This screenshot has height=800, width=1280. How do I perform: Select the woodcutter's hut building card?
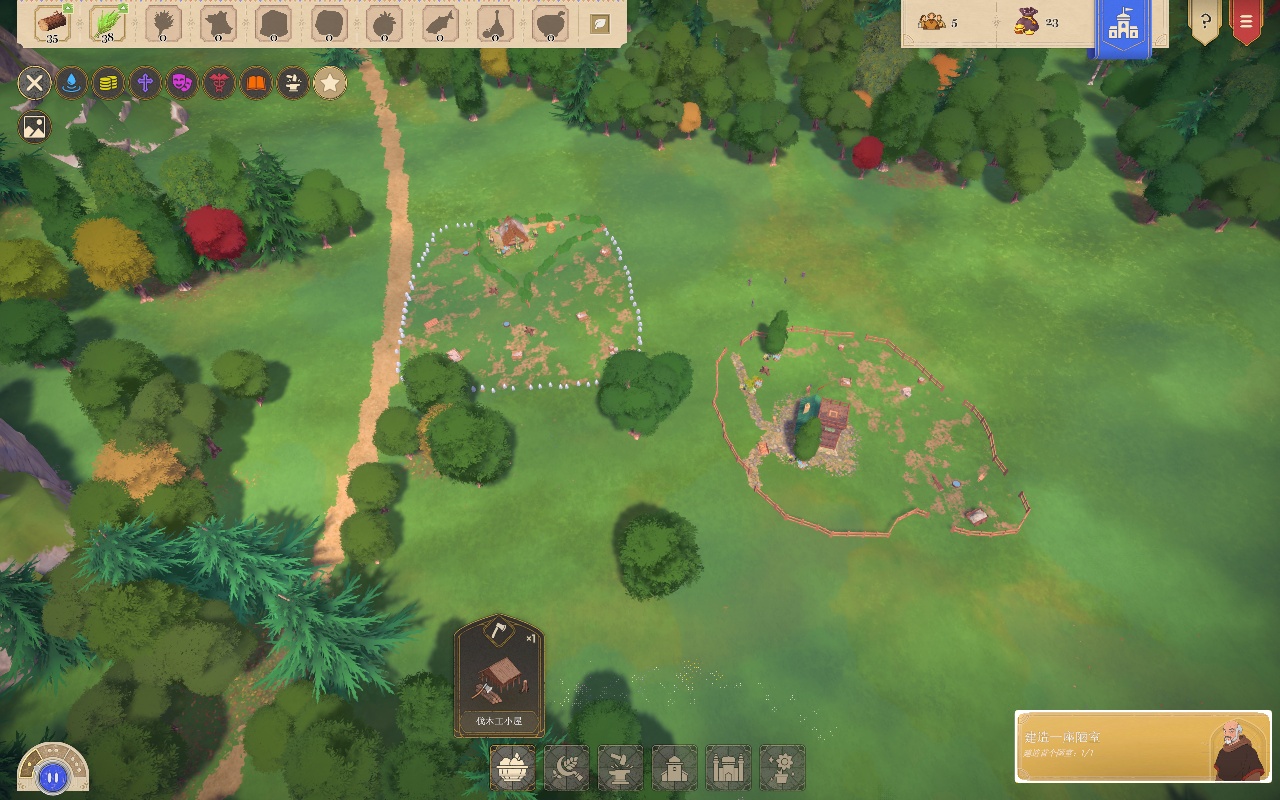pyautogui.click(x=499, y=676)
